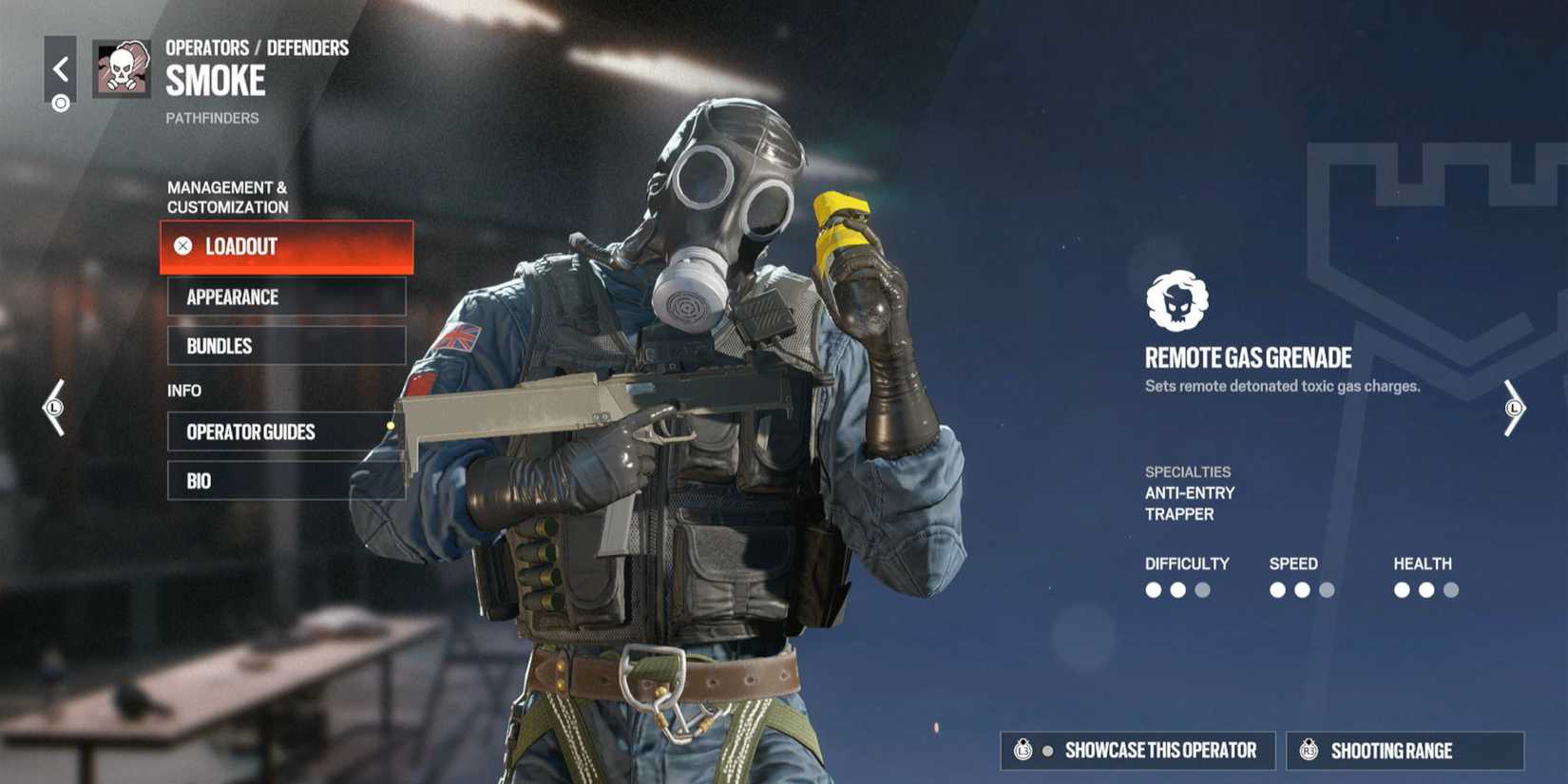Open the Bundles tab
The width and height of the screenshot is (1568, 784).
coord(285,346)
